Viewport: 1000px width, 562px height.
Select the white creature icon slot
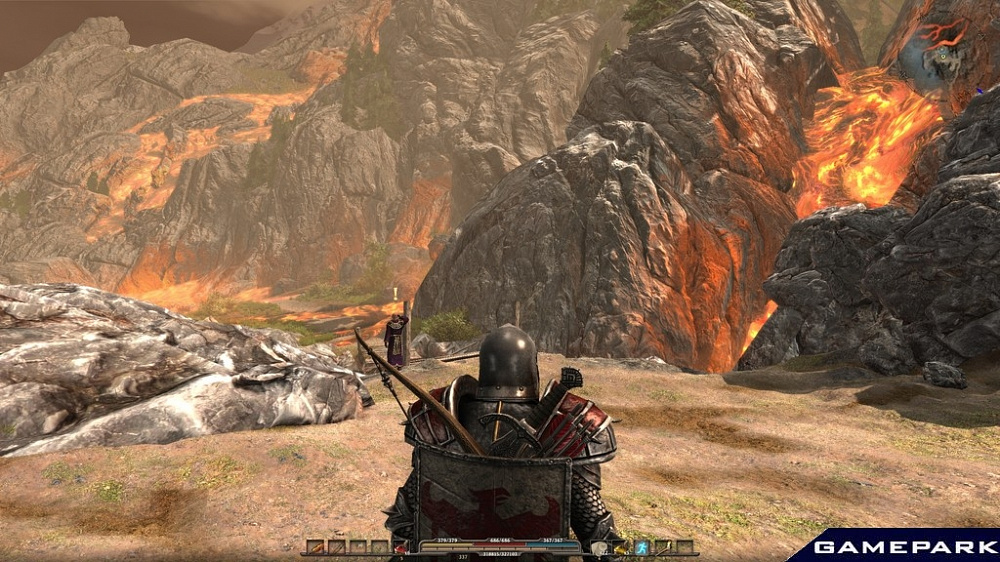coord(598,547)
